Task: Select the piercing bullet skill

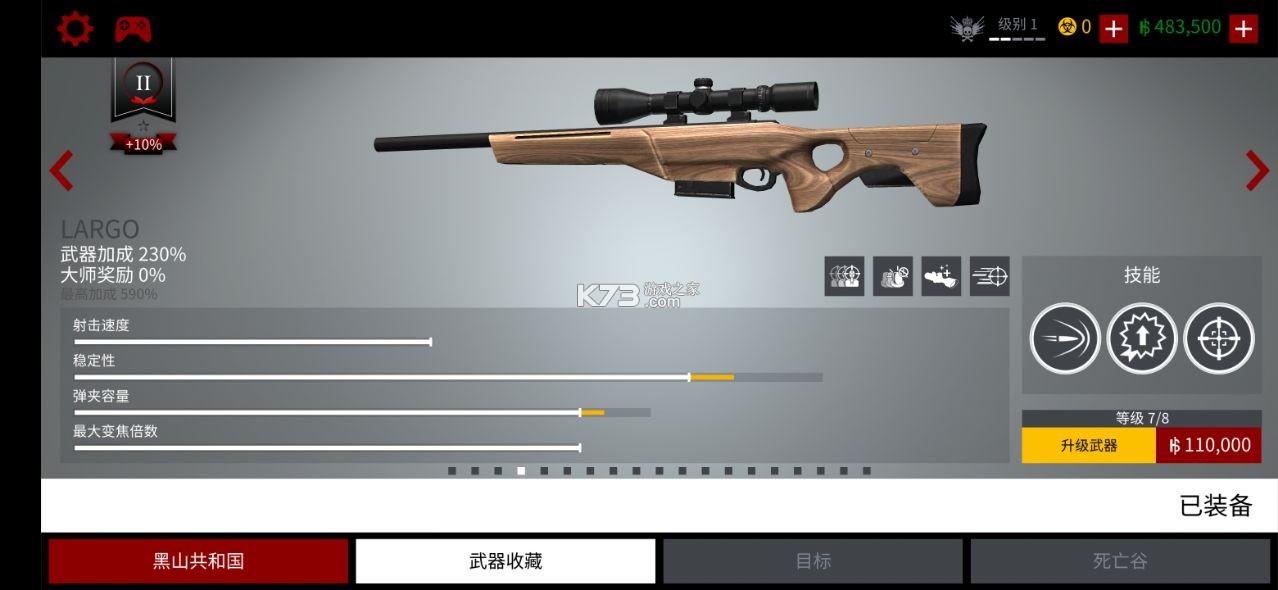Action: (1065, 339)
